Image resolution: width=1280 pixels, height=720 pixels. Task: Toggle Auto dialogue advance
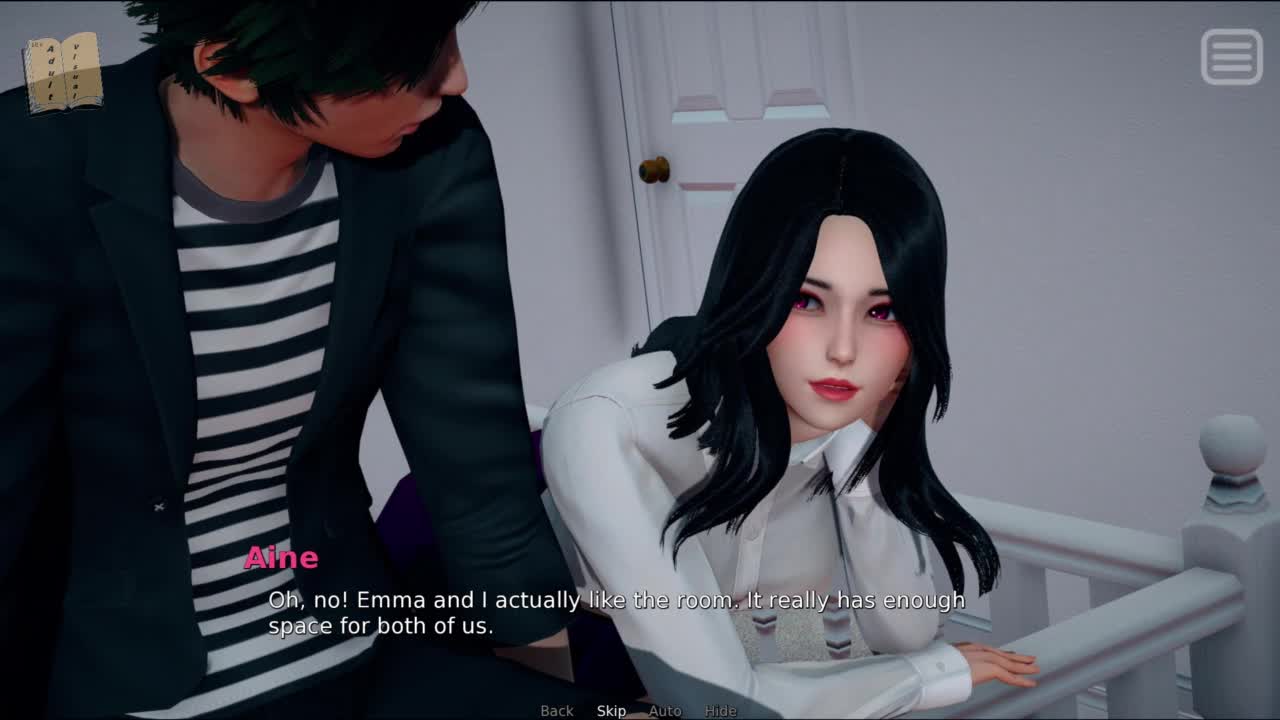pos(665,711)
